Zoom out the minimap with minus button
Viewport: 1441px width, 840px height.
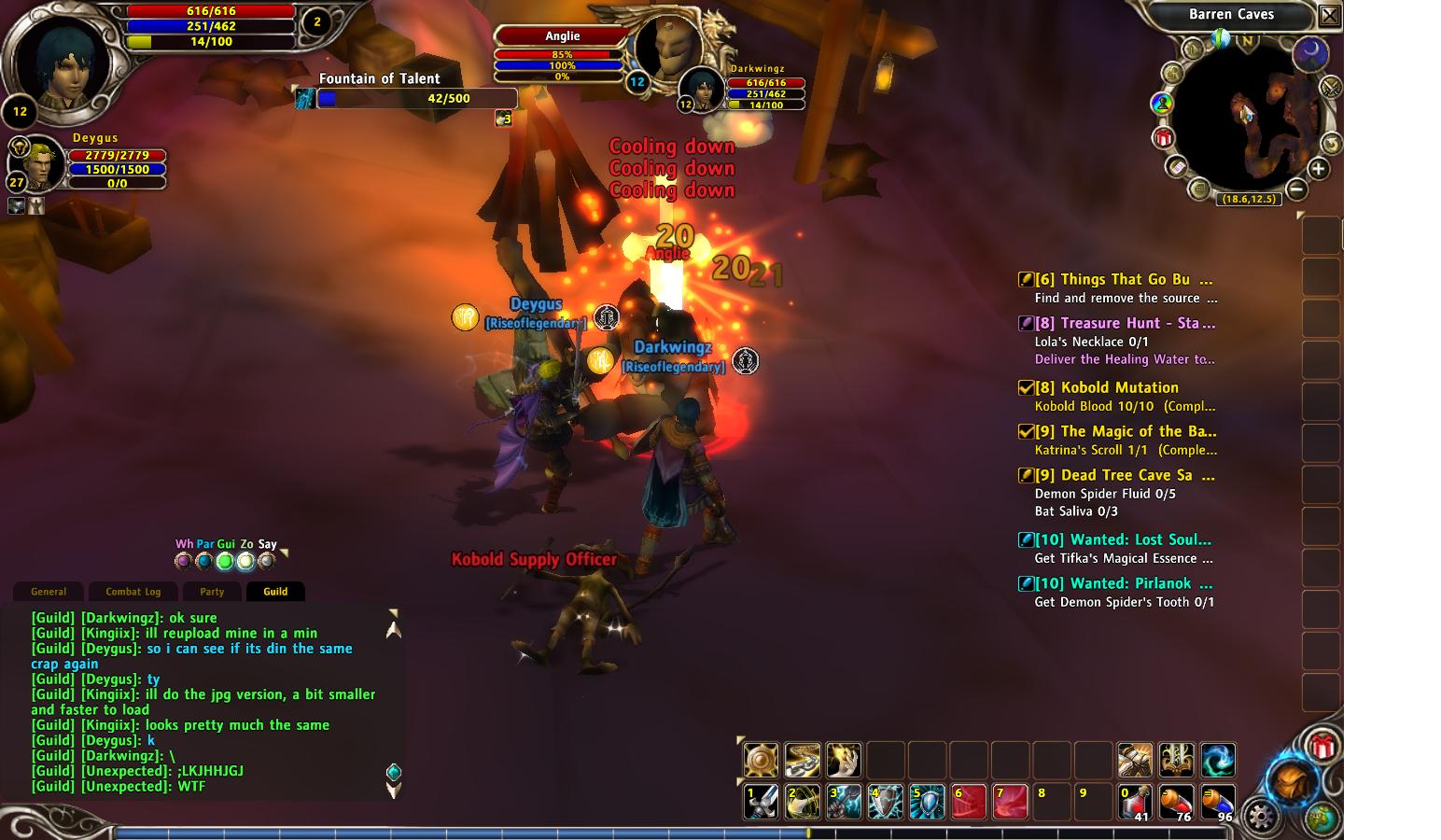click(x=1296, y=190)
